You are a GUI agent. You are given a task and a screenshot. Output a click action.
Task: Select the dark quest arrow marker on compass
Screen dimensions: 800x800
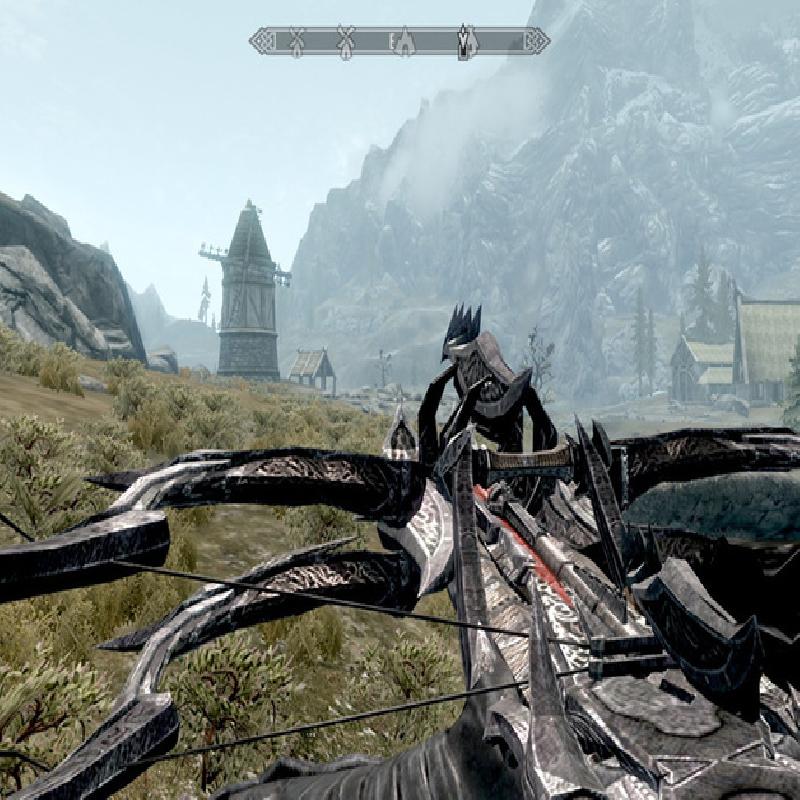[464, 42]
